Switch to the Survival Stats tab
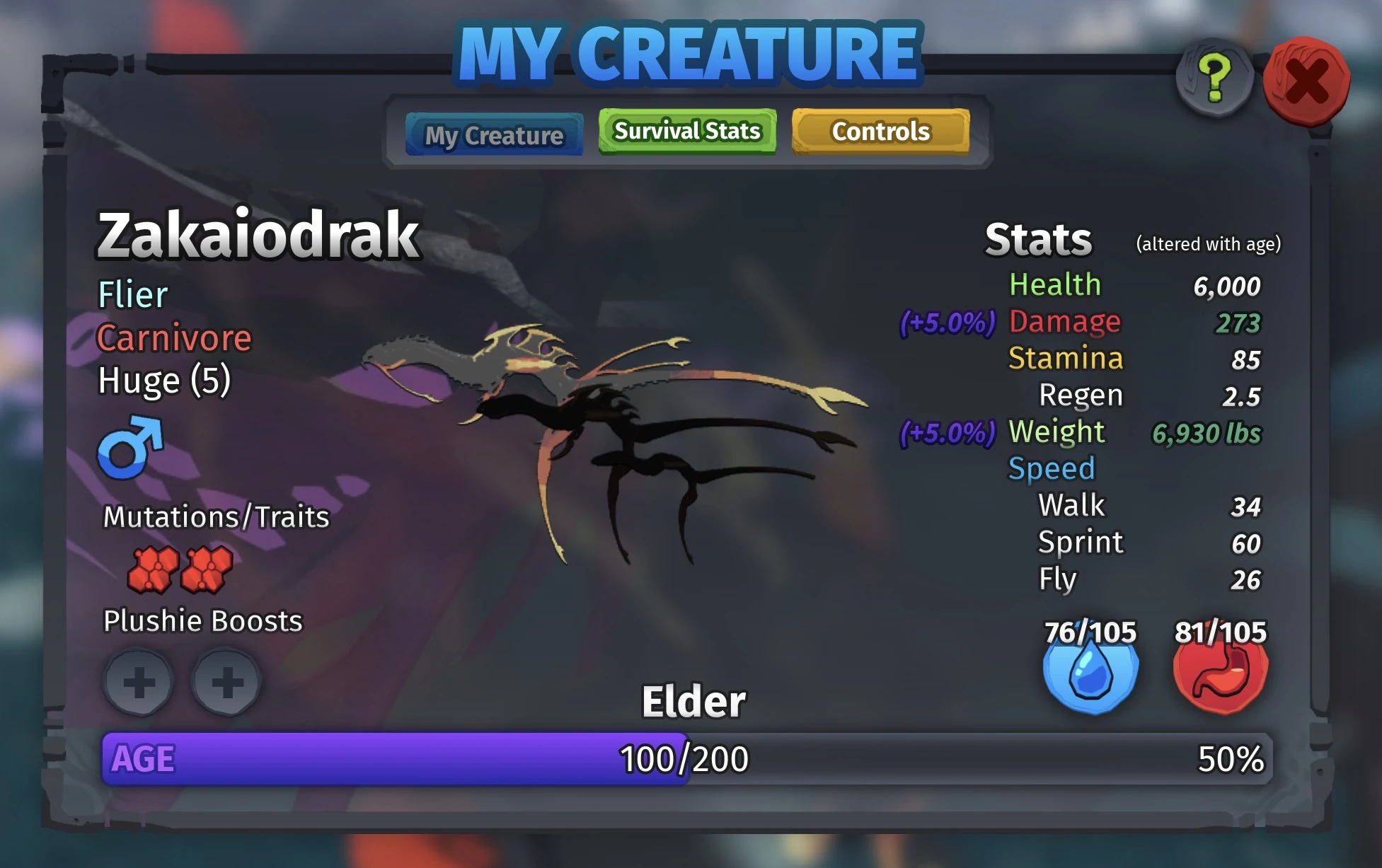This screenshot has height=868, width=1382. coord(686,130)
